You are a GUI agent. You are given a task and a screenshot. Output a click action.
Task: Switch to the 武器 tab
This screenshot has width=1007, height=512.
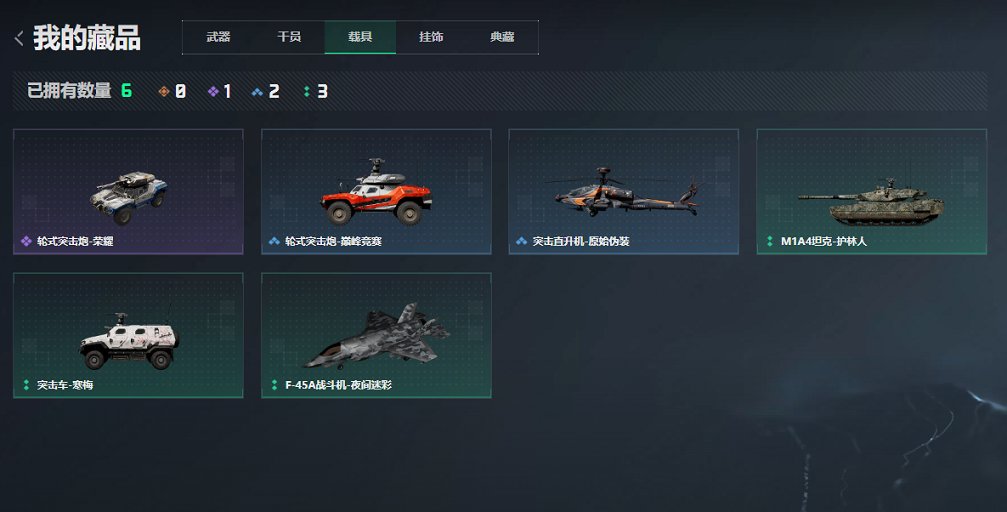(x=218, y=37)
